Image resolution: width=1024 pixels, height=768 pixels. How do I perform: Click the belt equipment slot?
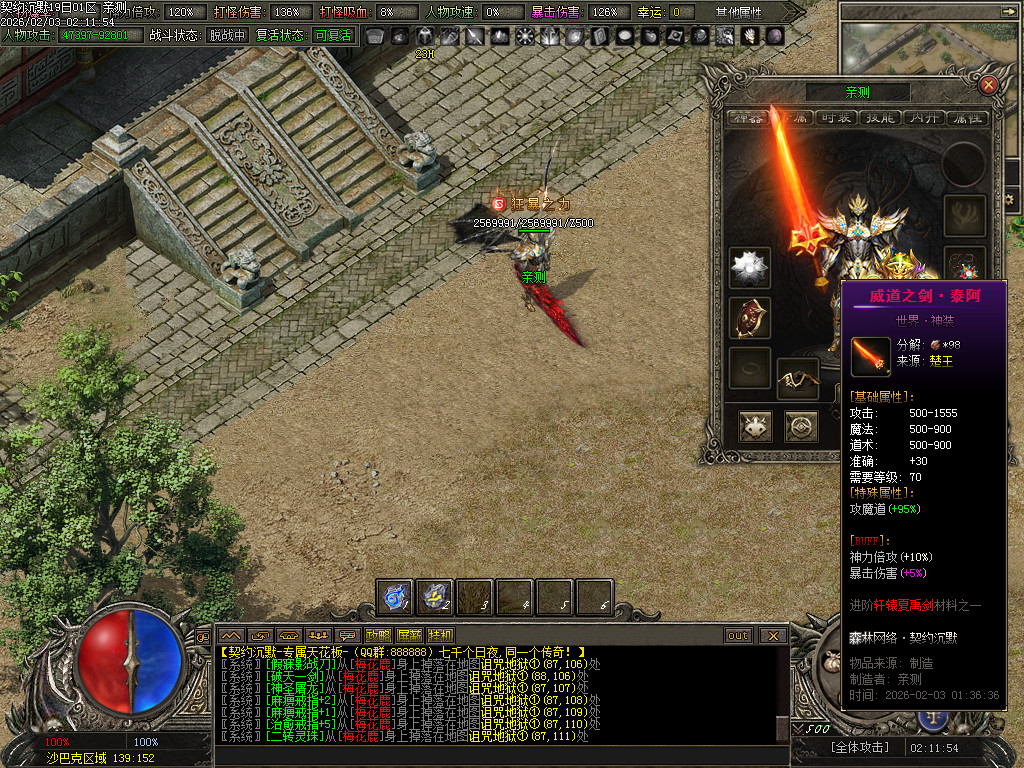tap(797, 379)
